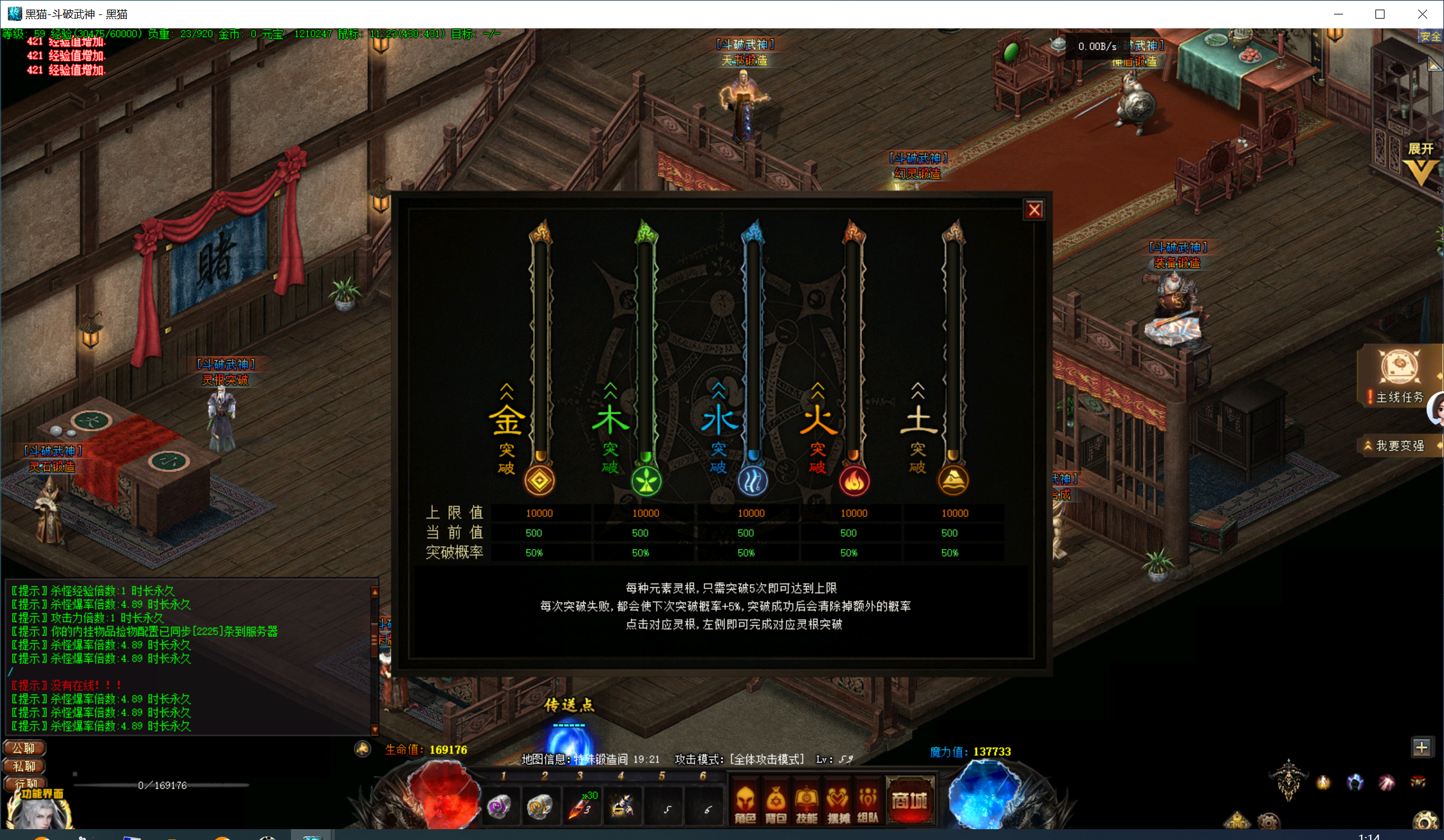Open the 摆摊 stall menu
Image resolution: width=1444 pixels, height=840 pixels.
coord(837,803)
